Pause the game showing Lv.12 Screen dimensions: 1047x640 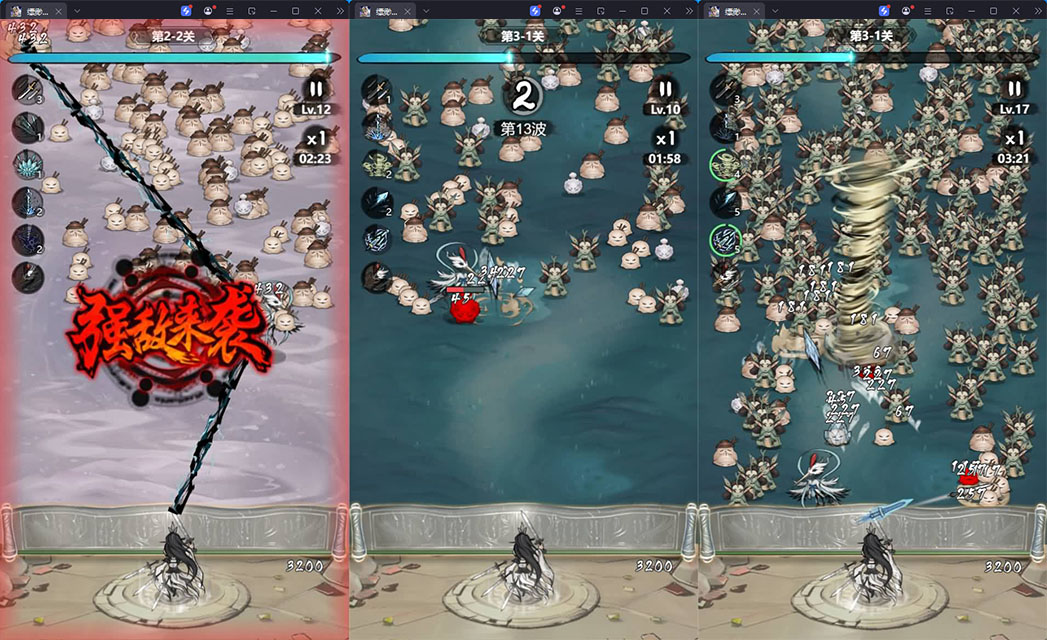317,89
